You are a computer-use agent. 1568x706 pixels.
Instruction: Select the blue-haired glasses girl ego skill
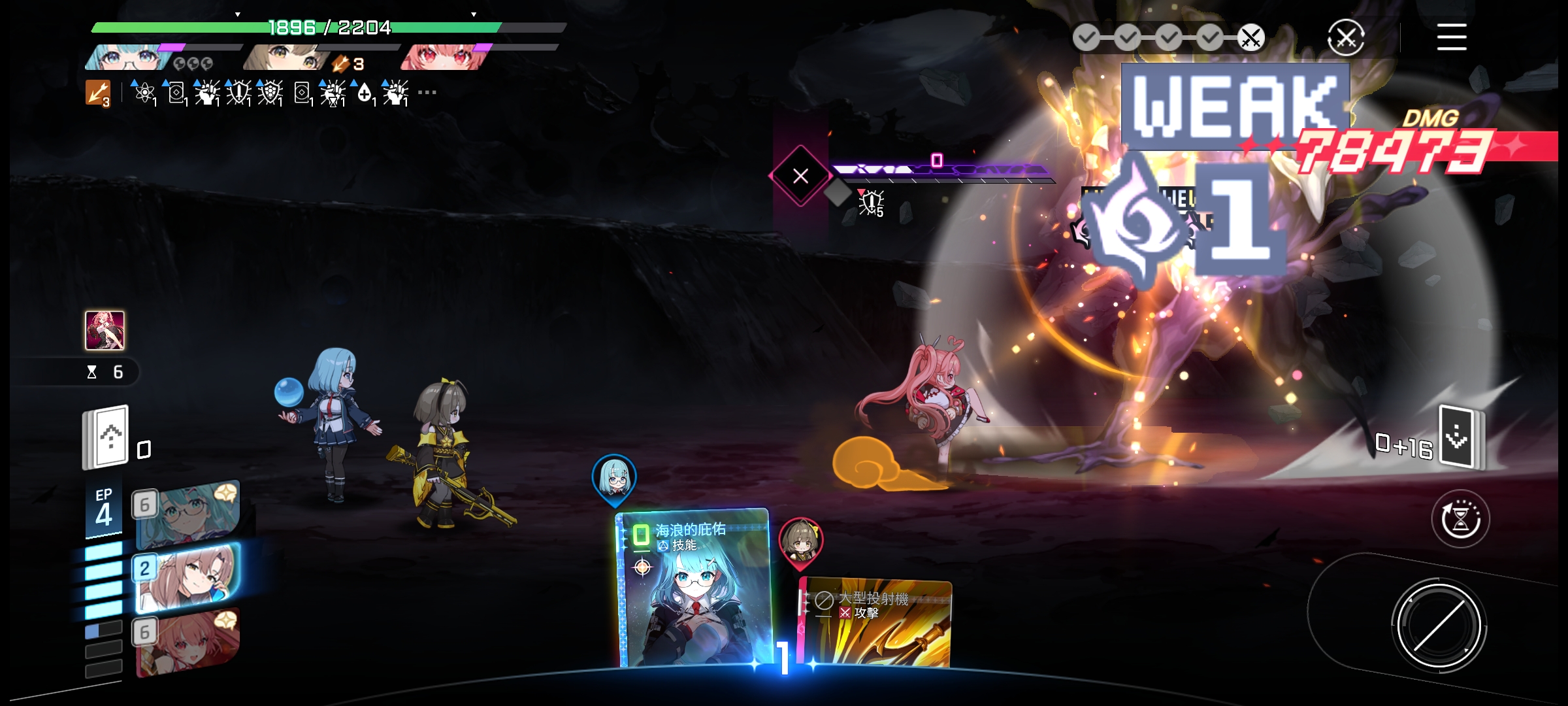point(188,514)
